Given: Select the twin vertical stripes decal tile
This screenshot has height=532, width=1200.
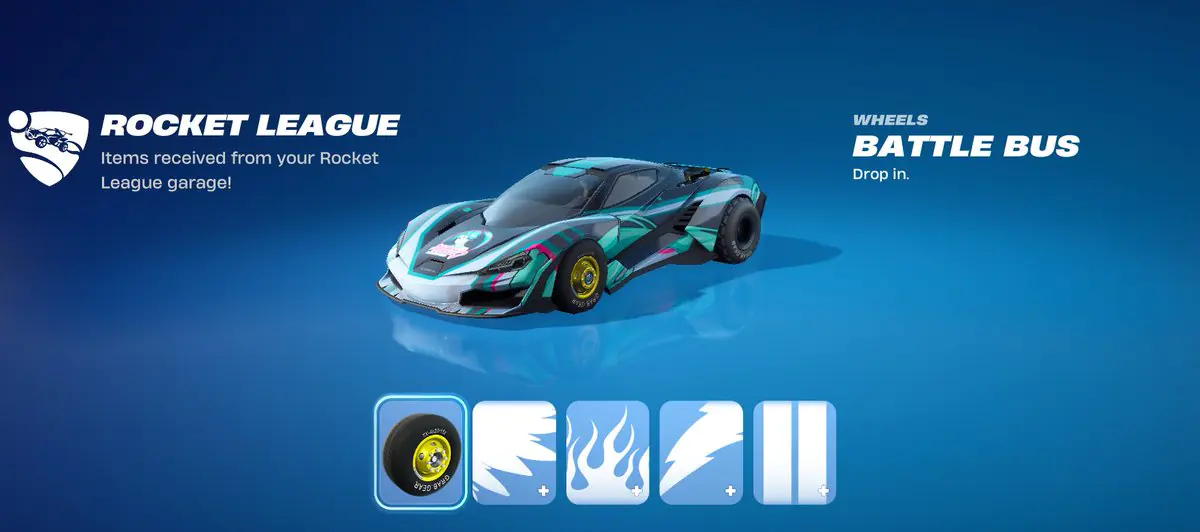Looking at the screenshot, I should (x=794, y=451).
